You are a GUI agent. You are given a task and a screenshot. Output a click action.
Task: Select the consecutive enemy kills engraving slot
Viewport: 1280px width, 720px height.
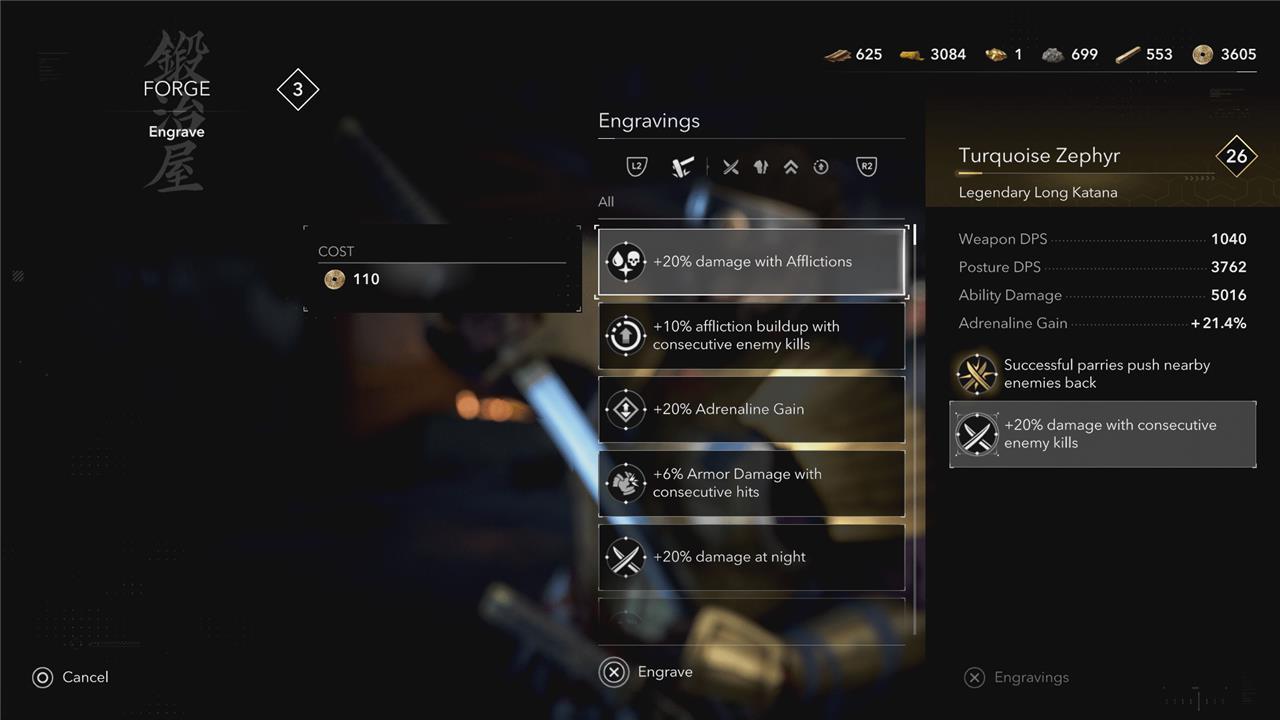point(1102,434)
